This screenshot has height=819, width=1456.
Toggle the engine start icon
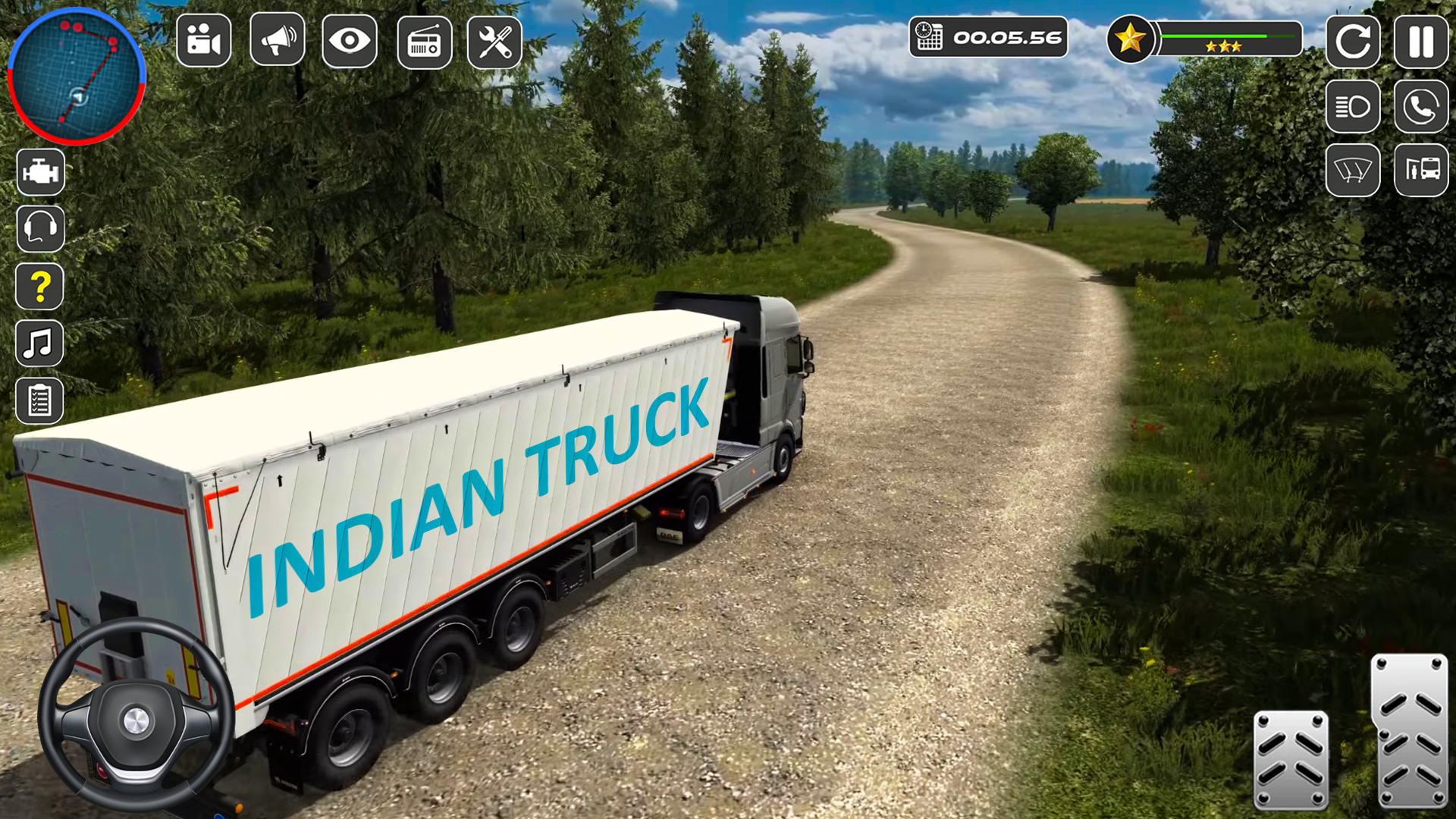40,172
